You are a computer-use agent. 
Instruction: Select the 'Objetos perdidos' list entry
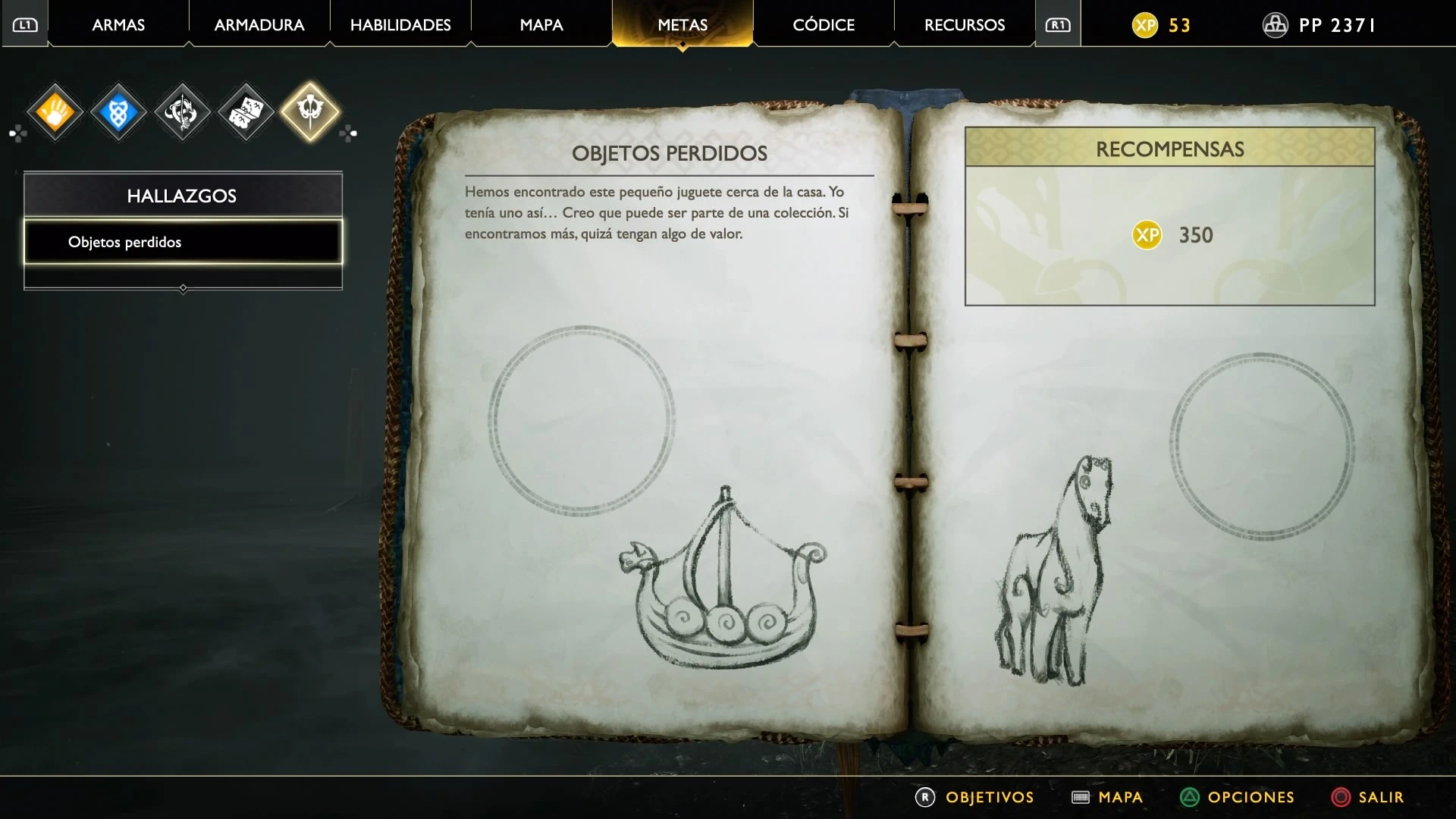click(183, 242)
